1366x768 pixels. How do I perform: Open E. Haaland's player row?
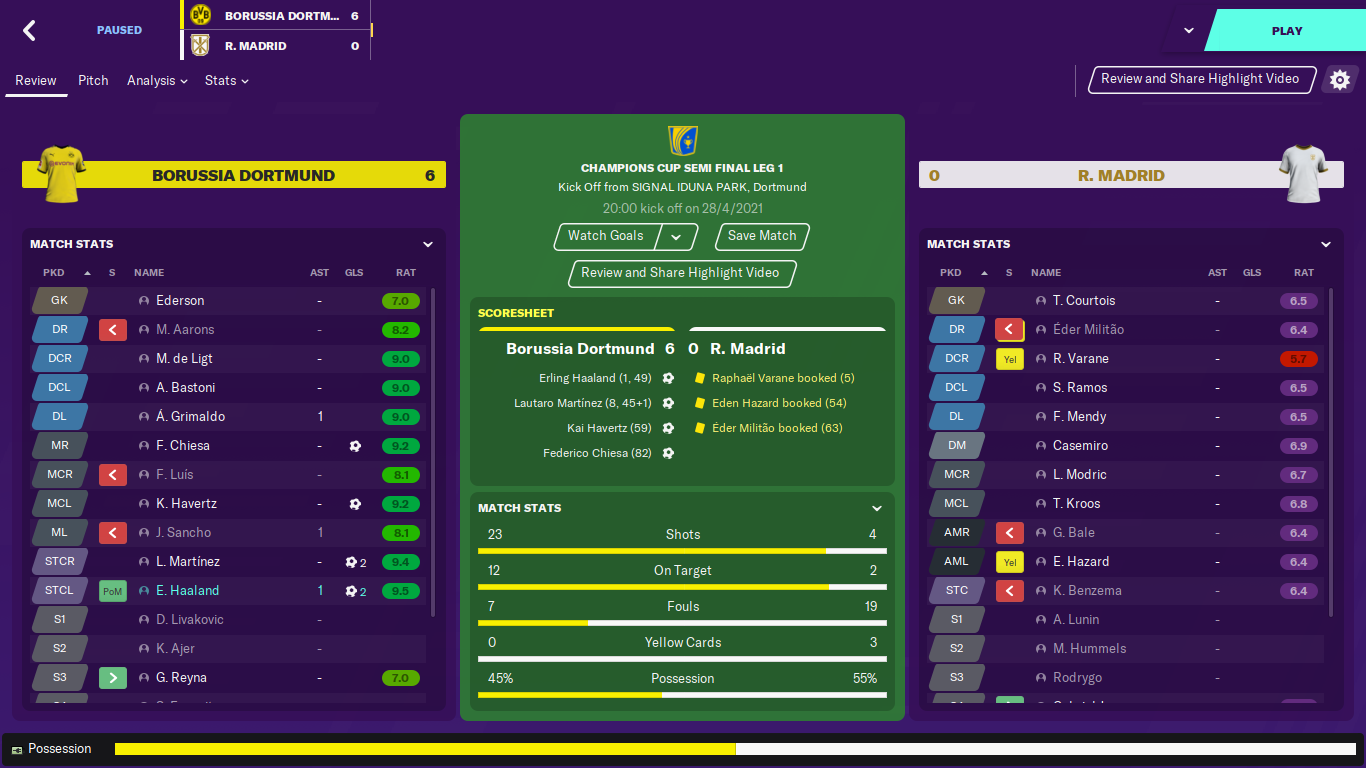[187, 591]
